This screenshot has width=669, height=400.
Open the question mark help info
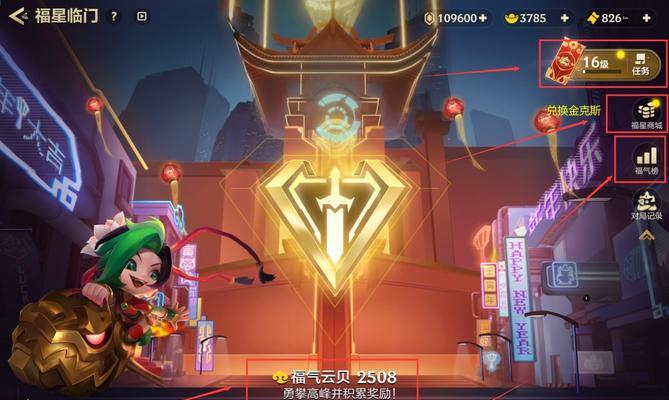pos(114,17)
